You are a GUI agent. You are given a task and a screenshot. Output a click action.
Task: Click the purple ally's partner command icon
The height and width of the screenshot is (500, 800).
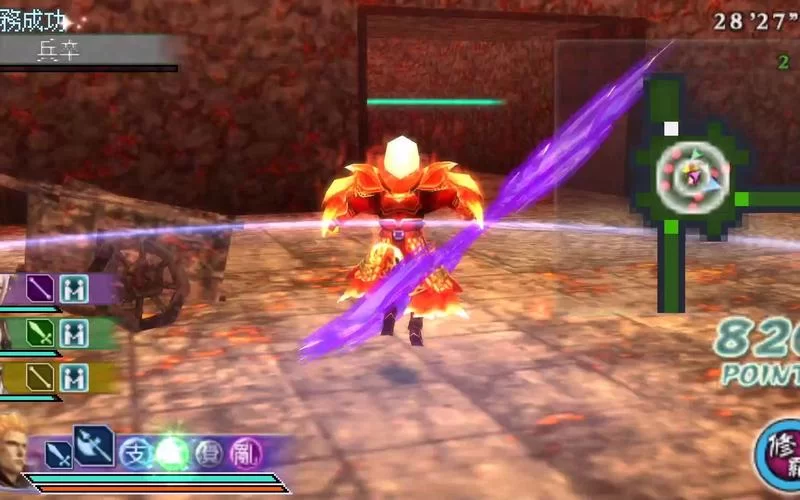[x=73, y=289]
